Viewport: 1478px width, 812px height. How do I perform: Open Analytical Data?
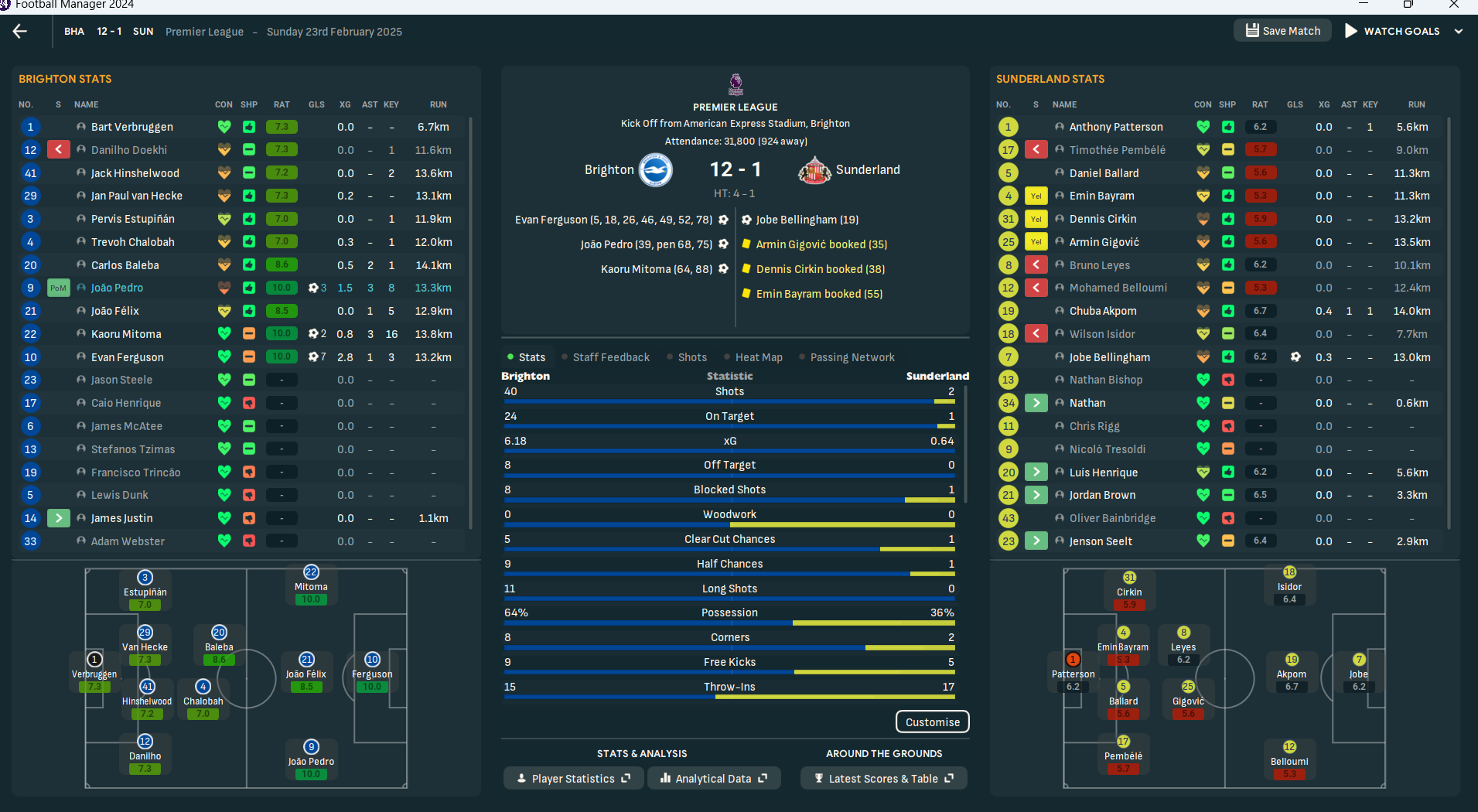[713, 779]
